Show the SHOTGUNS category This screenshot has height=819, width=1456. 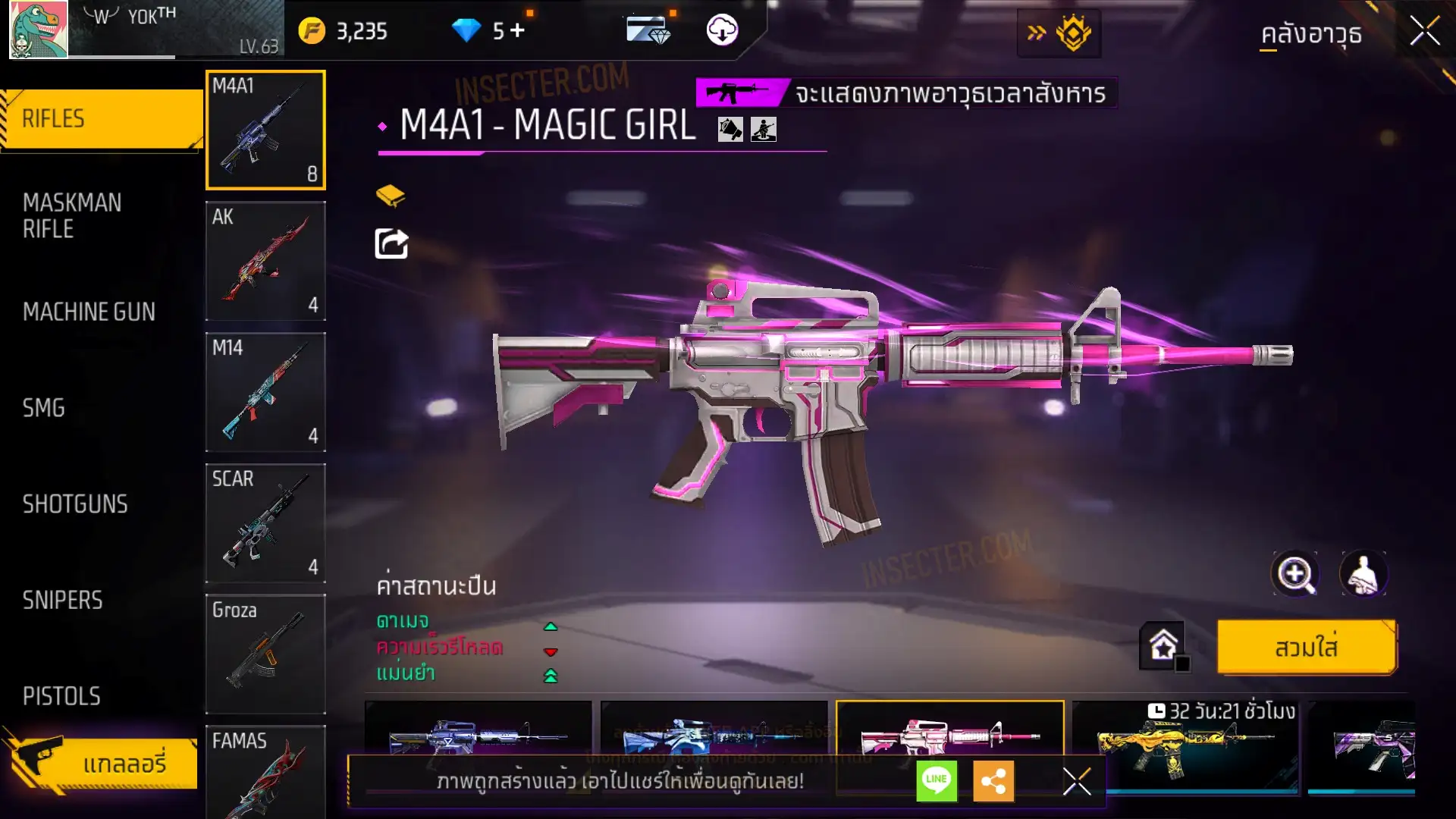75,504
